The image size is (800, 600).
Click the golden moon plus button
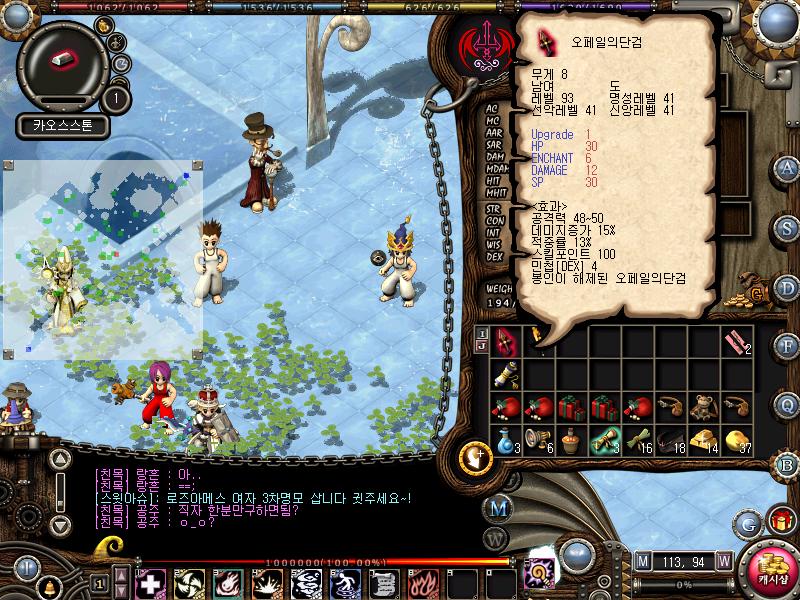476,458
